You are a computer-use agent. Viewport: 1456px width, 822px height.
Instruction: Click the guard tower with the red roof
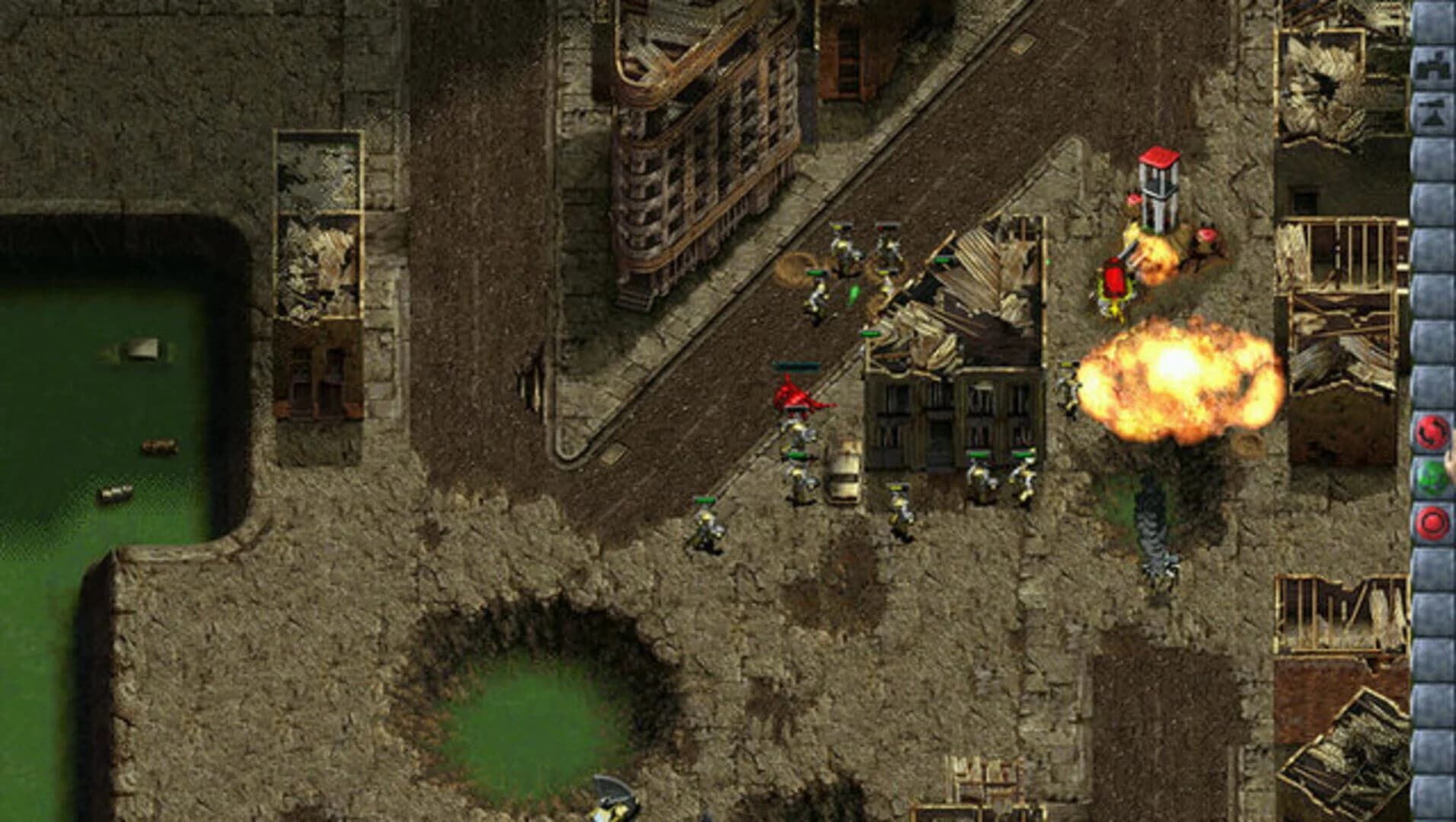coord(1159,188)
